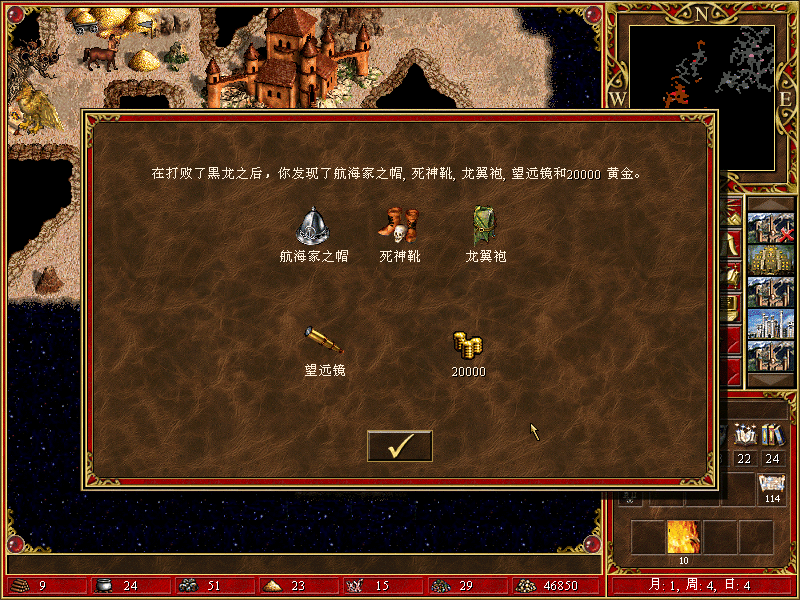Choose the white castle town portrait
Image resolution: width=800 pixels, height=600 pixels.
(x=770, y=325)
